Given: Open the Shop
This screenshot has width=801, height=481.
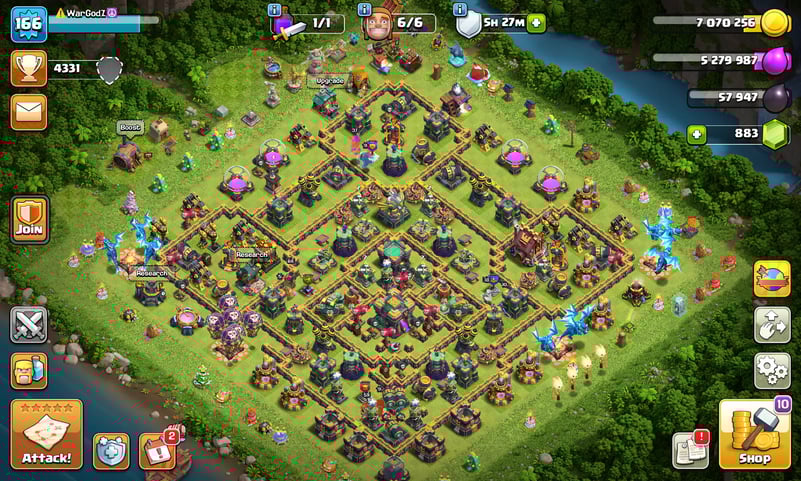Looking at the screenshot, I should (x=754, y=434).
